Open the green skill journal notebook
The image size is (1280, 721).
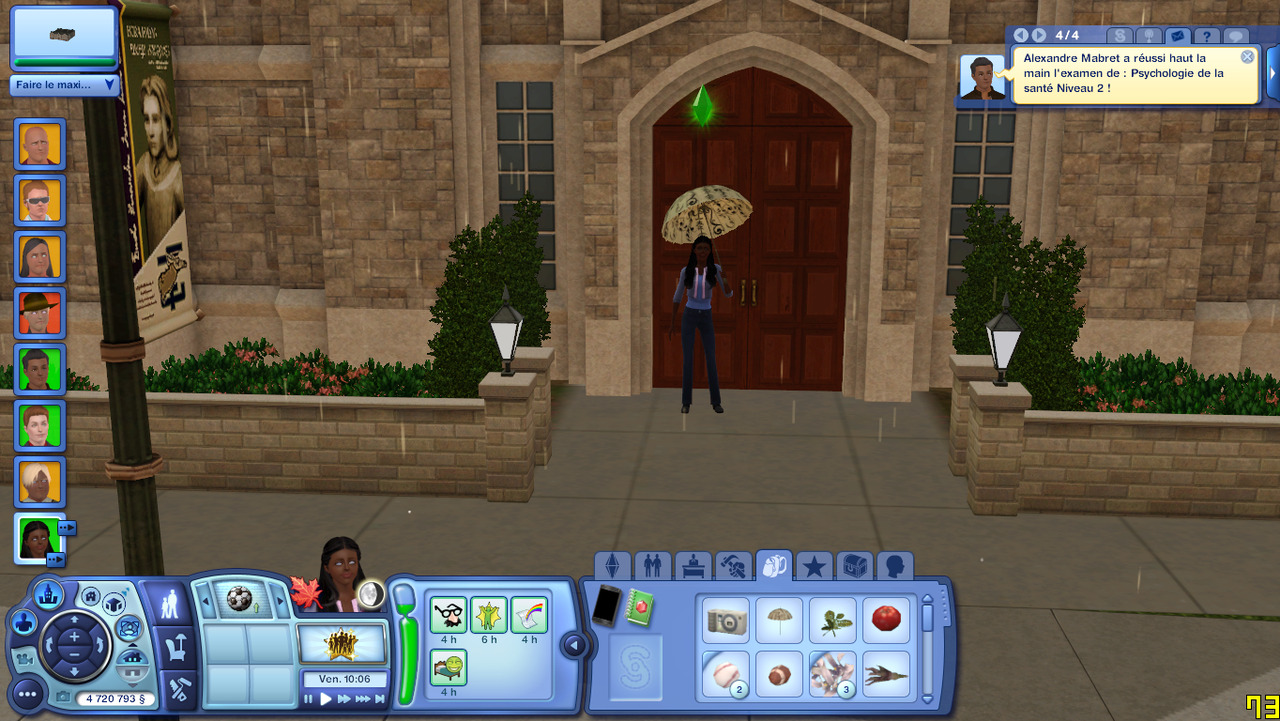click(641, 606)
